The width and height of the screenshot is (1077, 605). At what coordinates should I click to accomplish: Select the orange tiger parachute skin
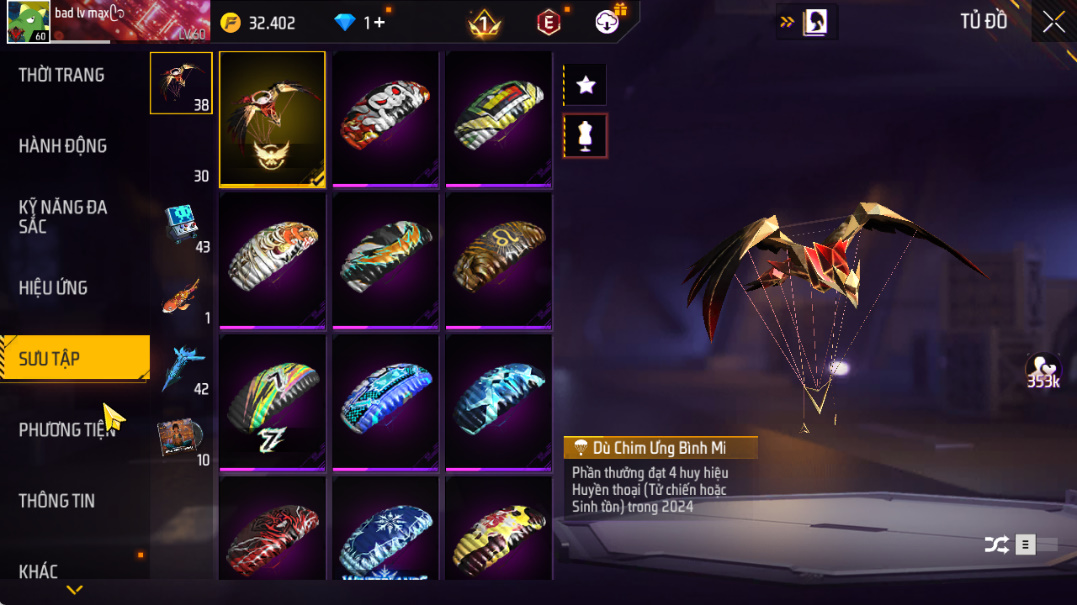pyautogui.click(x=272, y=260)
